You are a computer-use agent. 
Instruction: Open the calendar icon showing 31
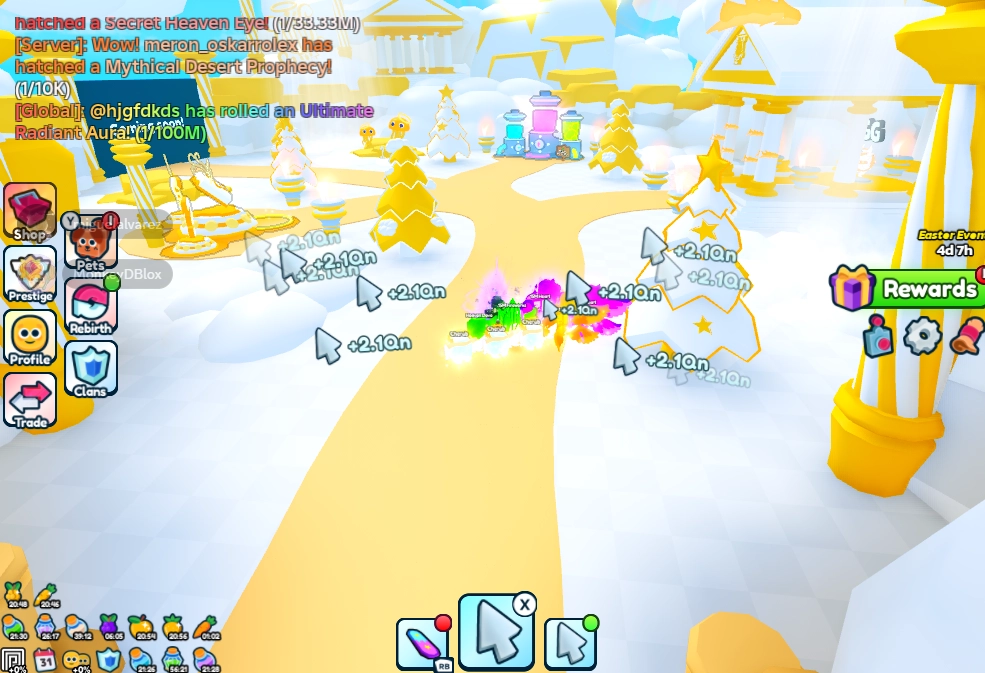pyautogui.click(x=44, y=659)
